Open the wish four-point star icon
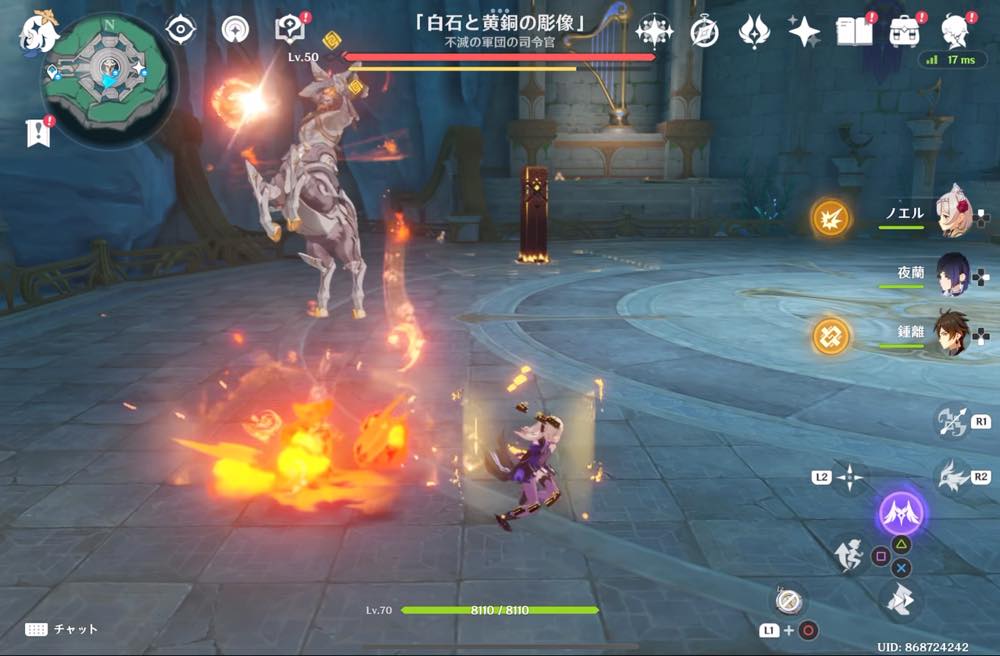The image size is (1000, 656). (803, 32)
